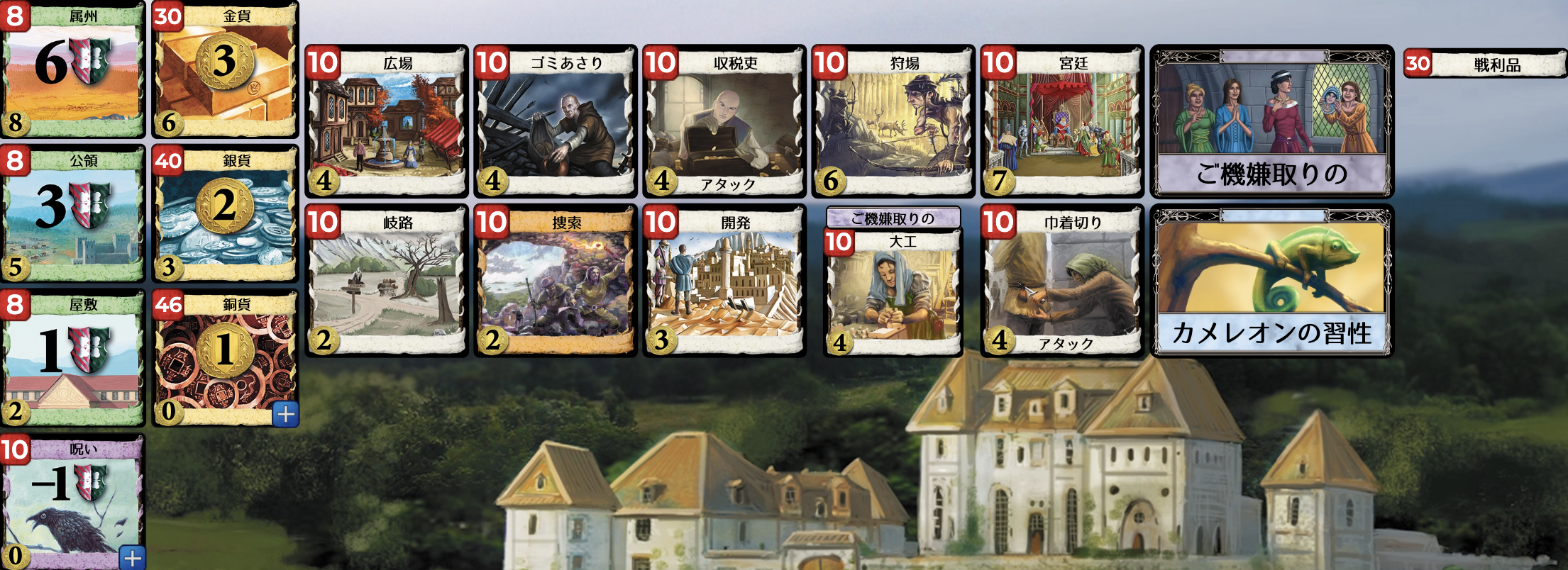Image resolution: width=1568 pixels, height=570 pixels.
Task: Select the 宮廷 kingdom card pile
Action: (x=1061, y=121)
